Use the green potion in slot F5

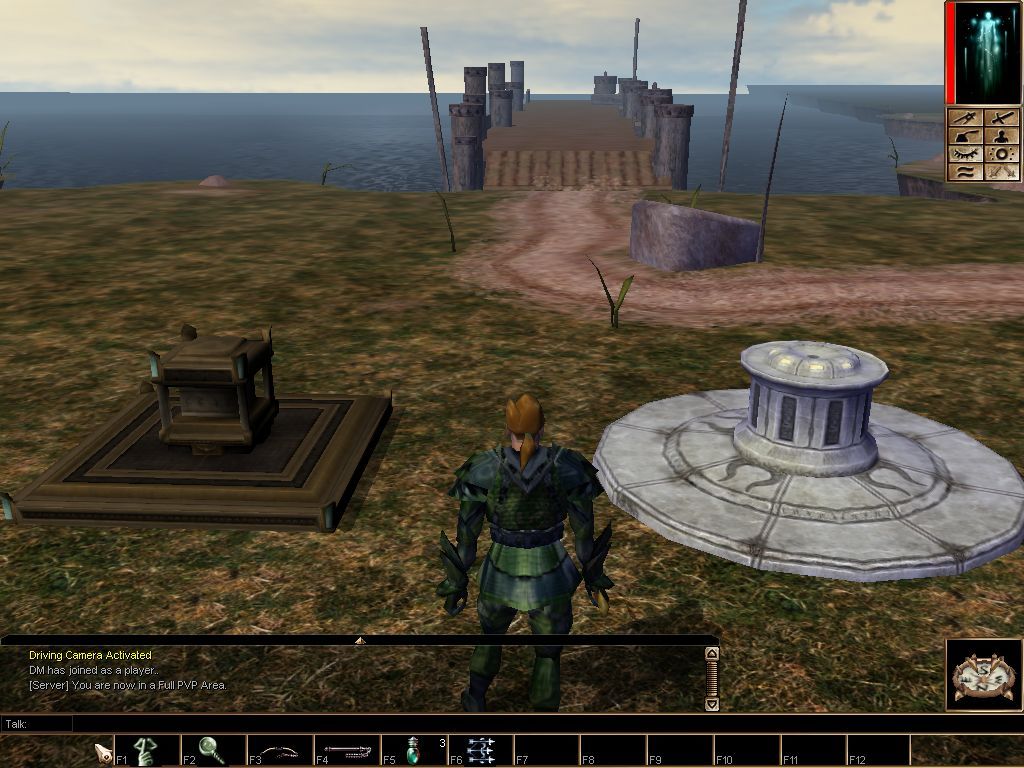pyautogui.click(x=413, y=750)
